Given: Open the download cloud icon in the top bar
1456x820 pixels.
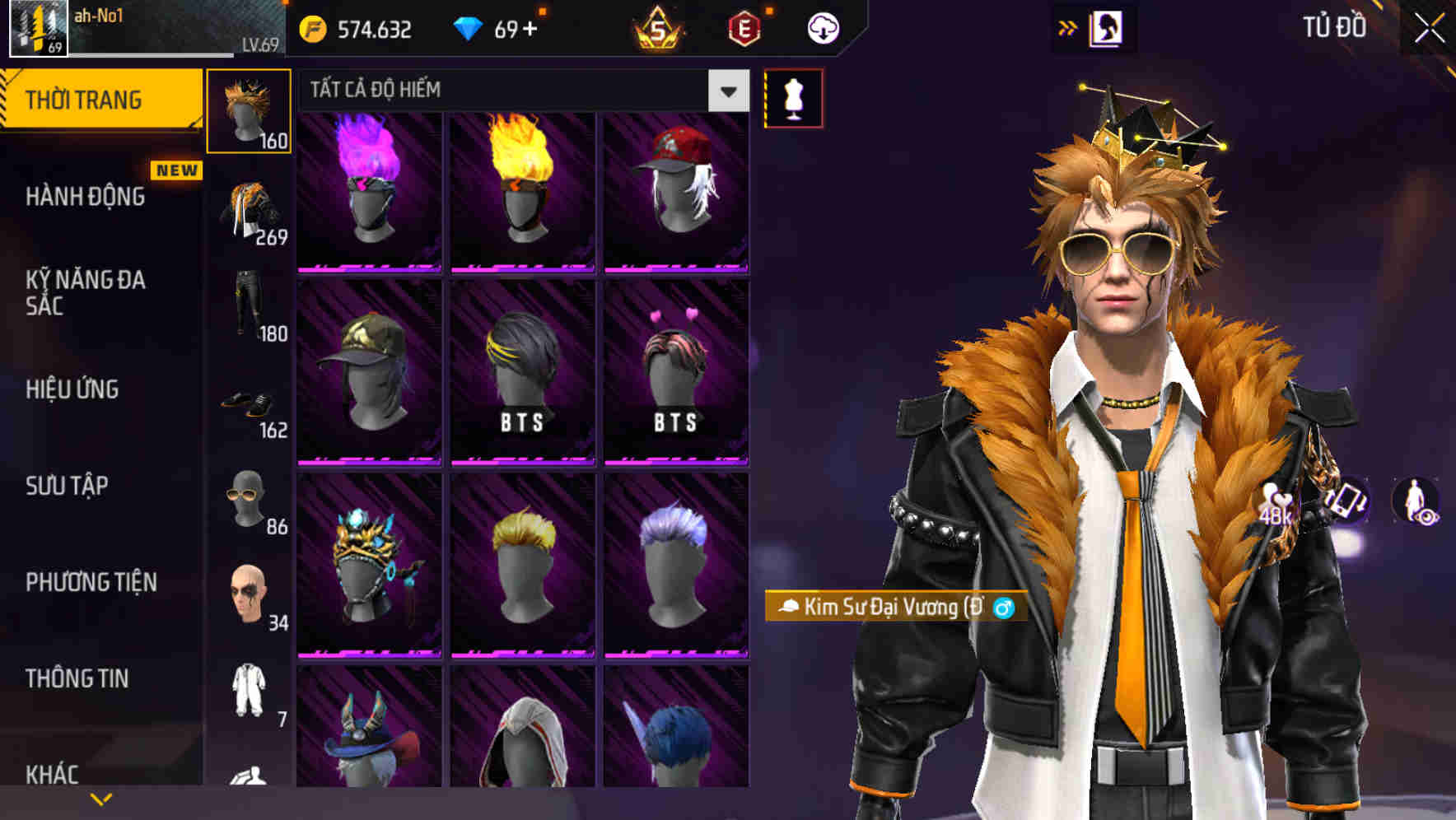Looking at the screenshot, I should point(822,27).
